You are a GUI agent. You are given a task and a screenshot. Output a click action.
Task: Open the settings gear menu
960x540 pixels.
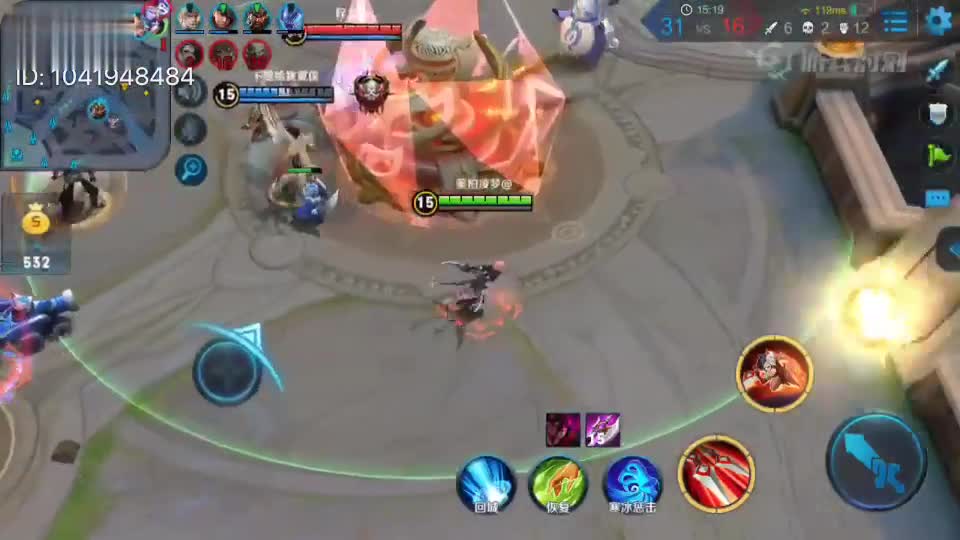938,20
